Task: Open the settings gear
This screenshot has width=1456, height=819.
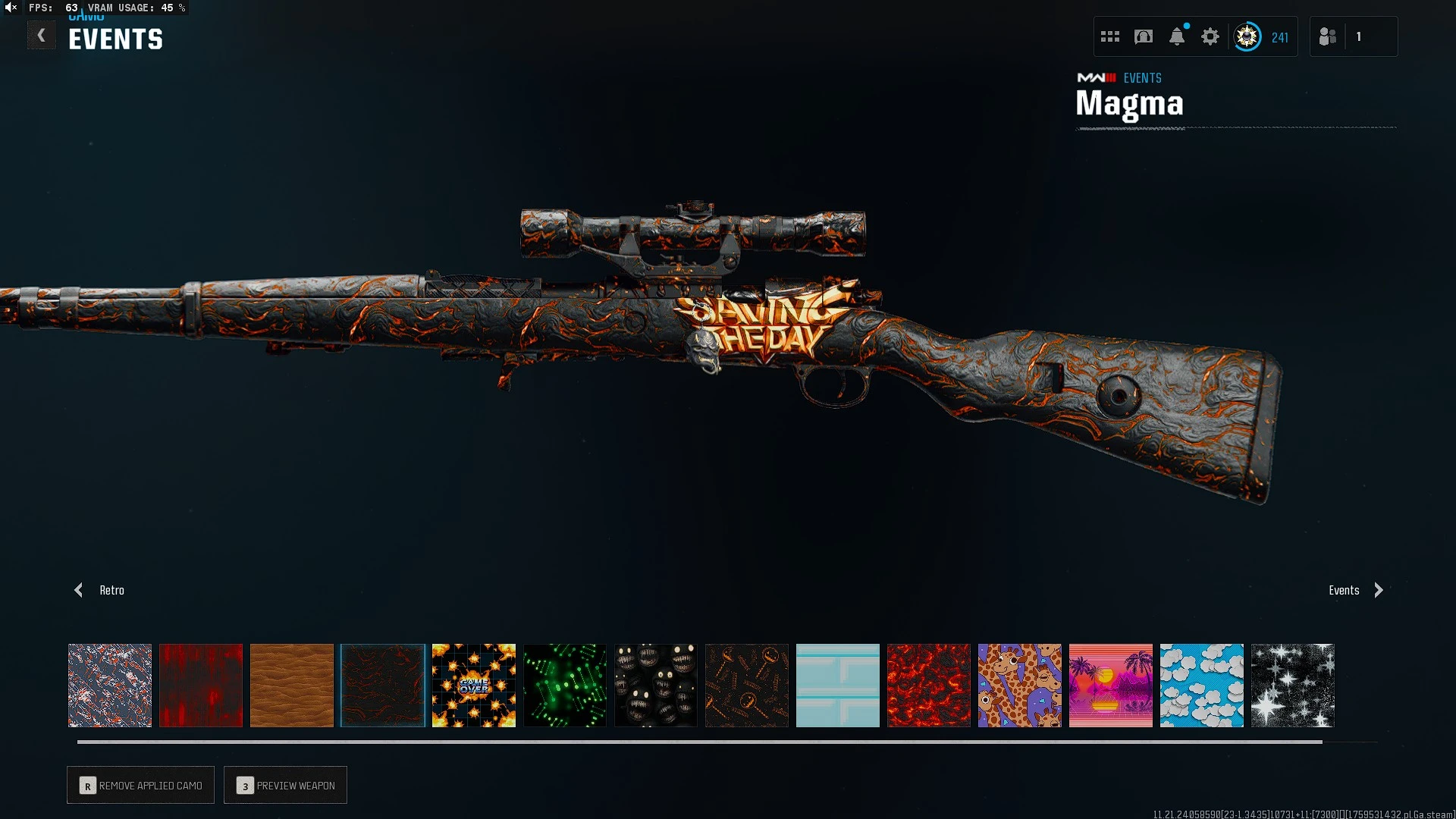Action: 1210,36
